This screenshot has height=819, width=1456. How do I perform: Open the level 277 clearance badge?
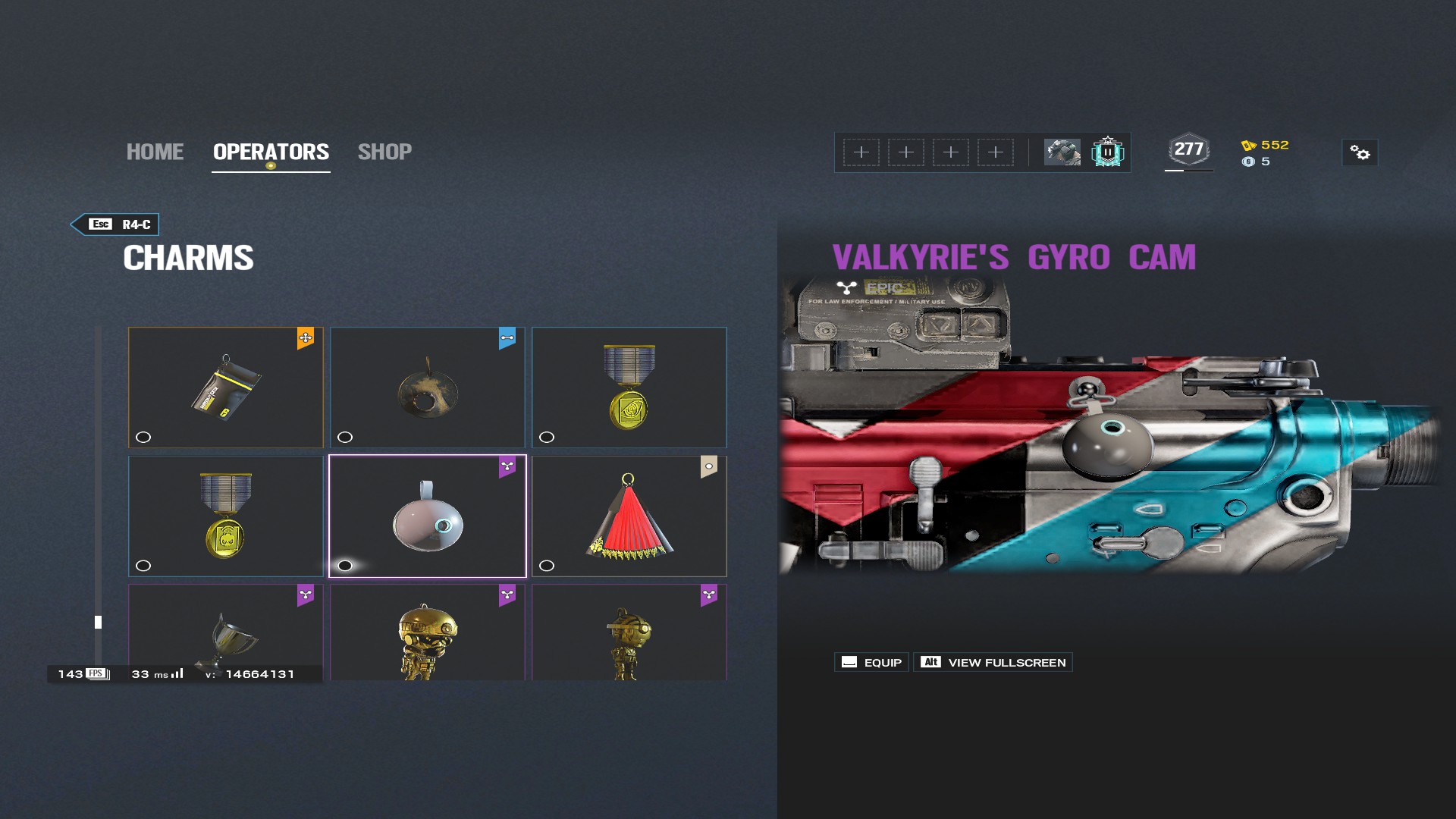1188,150
